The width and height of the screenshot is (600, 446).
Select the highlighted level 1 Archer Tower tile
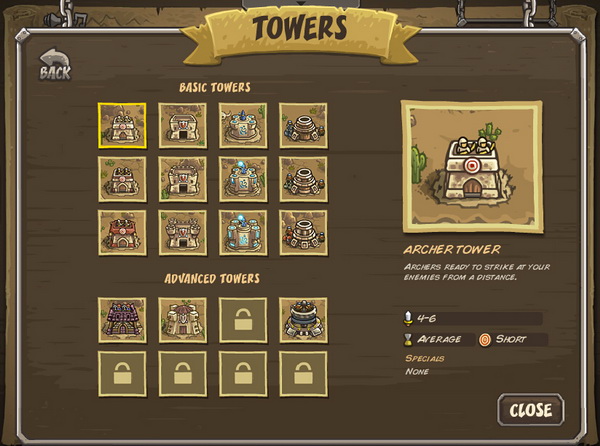pos(122,126)
